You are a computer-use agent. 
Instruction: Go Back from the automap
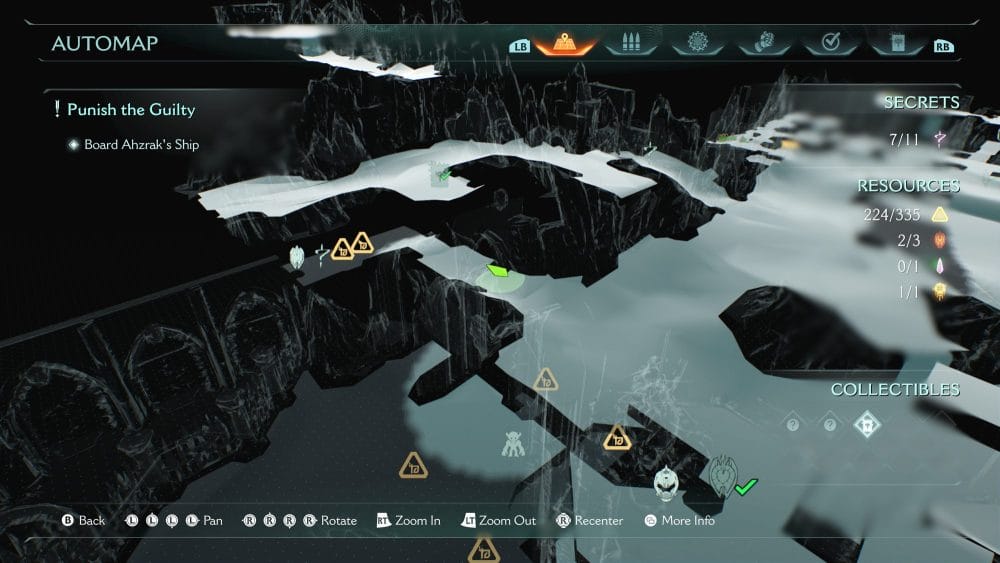tap(83, 521)
